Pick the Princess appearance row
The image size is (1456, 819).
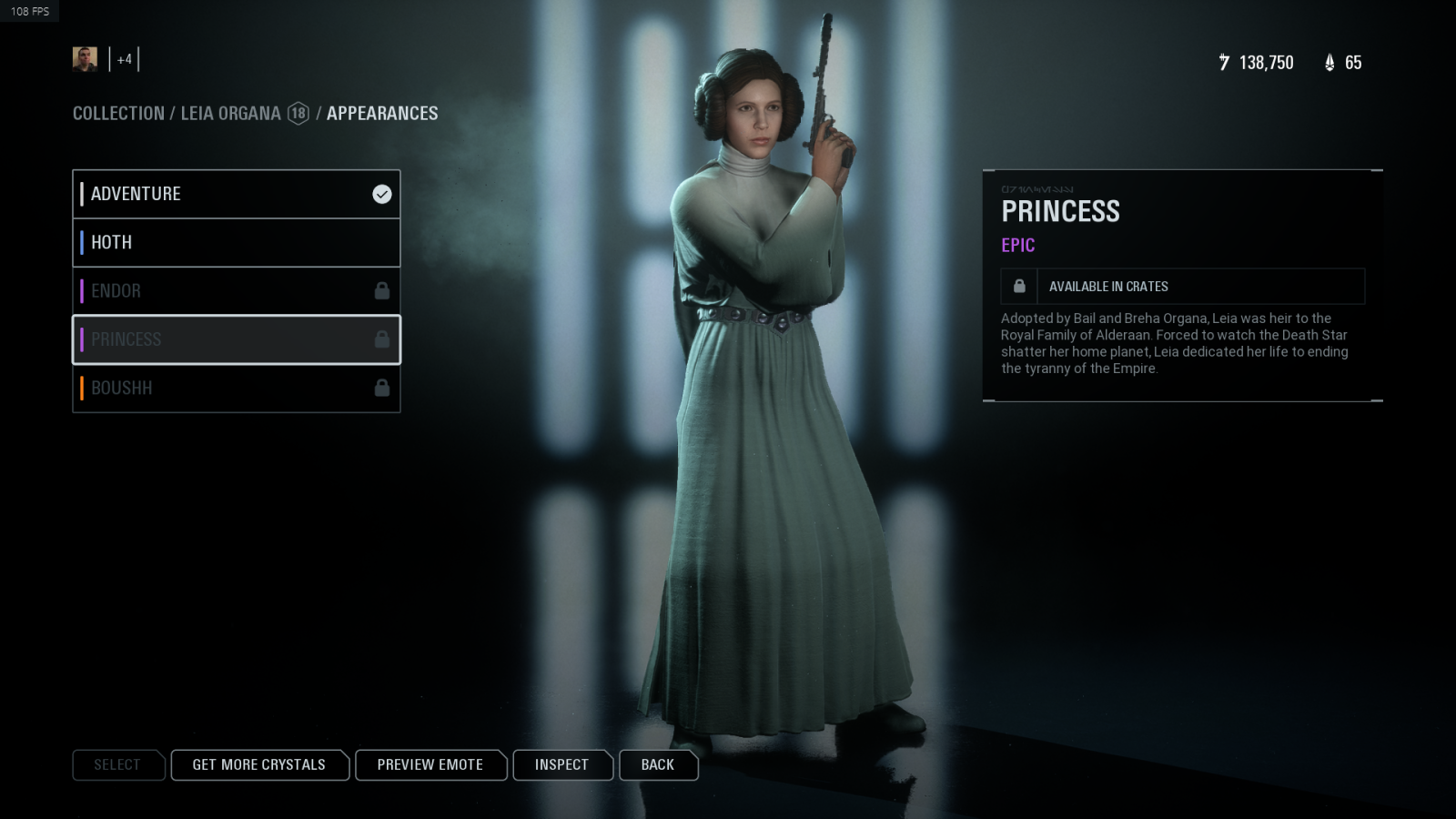[x=236, y=339]
